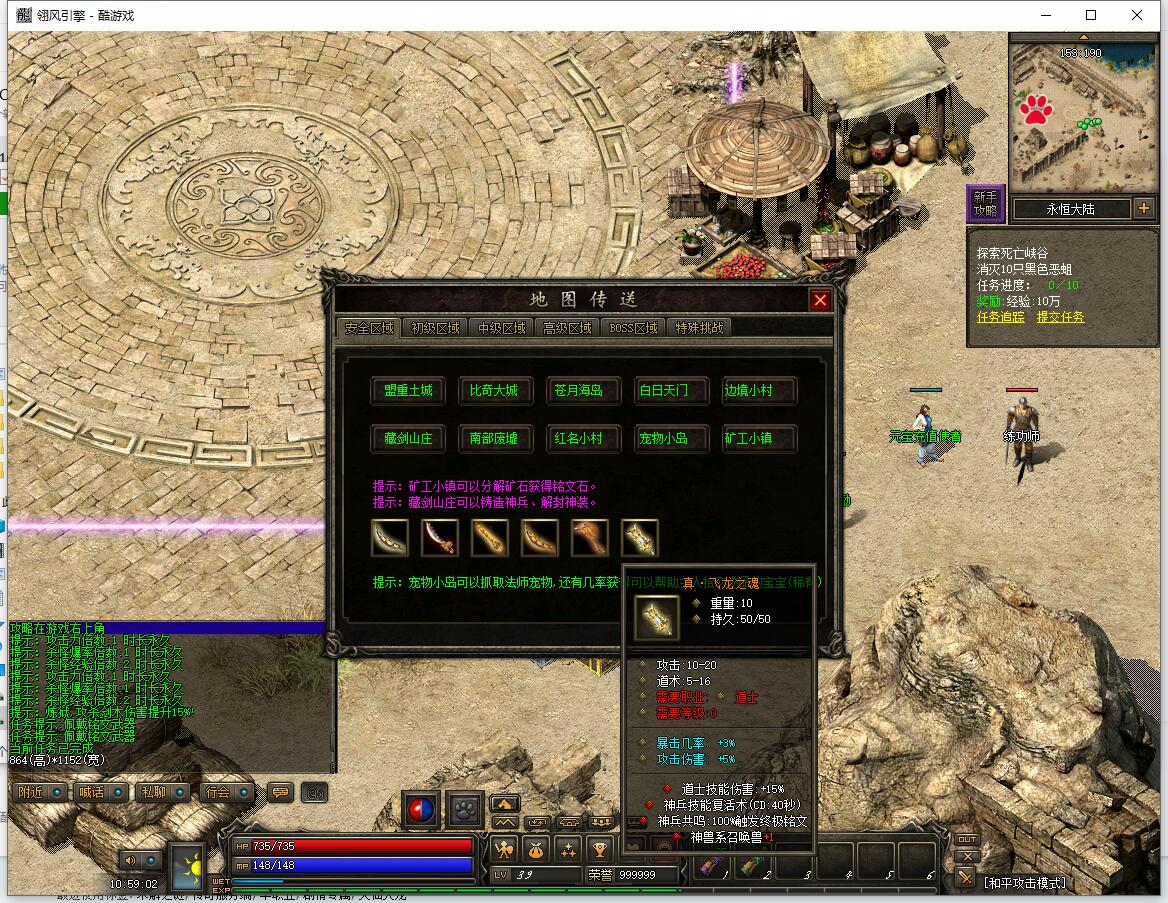Open the money bag inventory icon
Screen dimensions: 1168x903
536,850
